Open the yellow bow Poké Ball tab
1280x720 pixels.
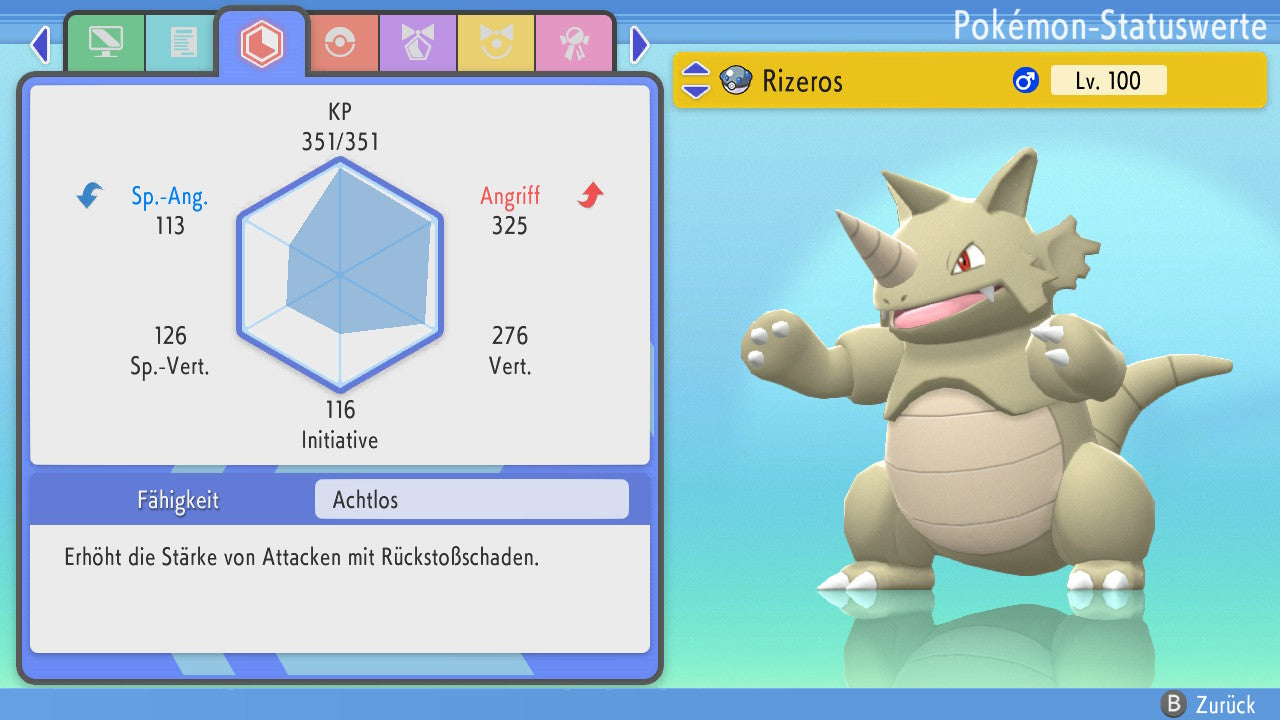tap(496, 43)
